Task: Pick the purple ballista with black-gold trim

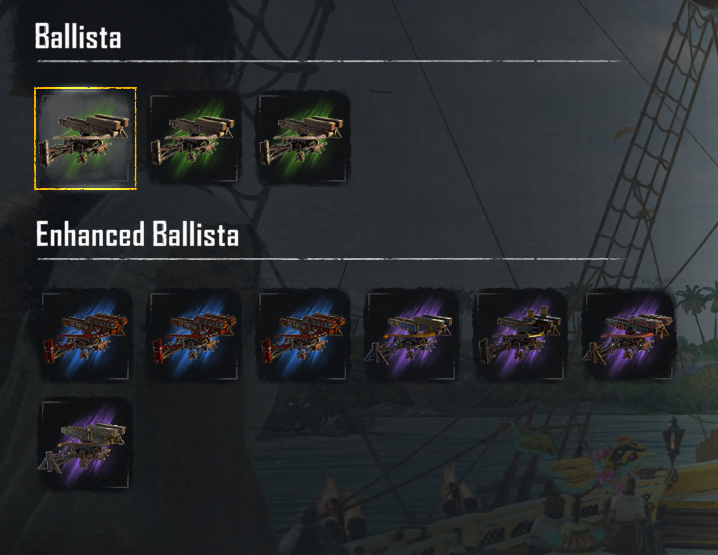Action: point(520,335)
